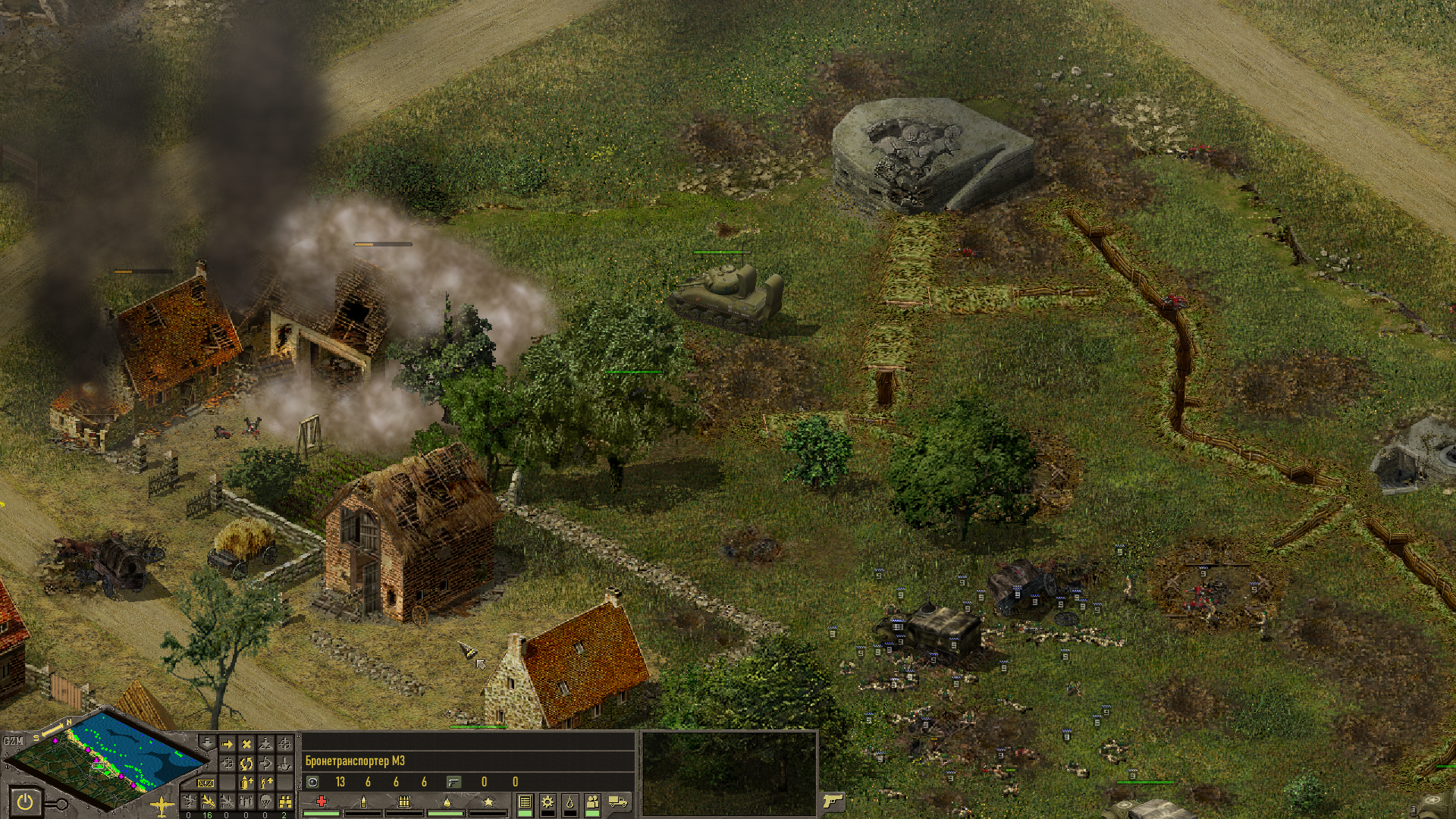Select the move arrow command
The width and height of the screenshot is (1456, 819).
pos(227,744)
